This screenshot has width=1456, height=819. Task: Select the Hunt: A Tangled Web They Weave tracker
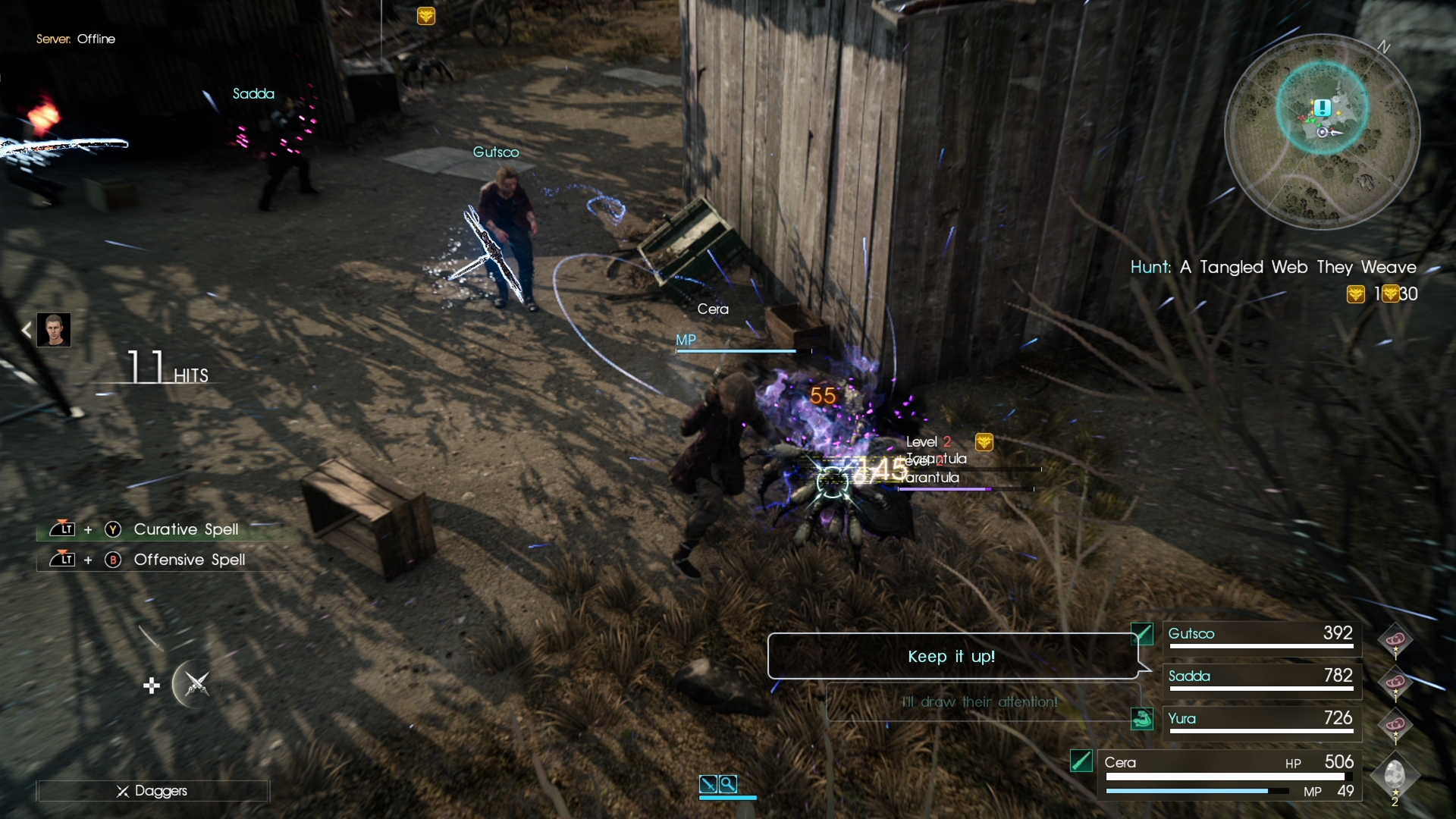(1272, 268)
